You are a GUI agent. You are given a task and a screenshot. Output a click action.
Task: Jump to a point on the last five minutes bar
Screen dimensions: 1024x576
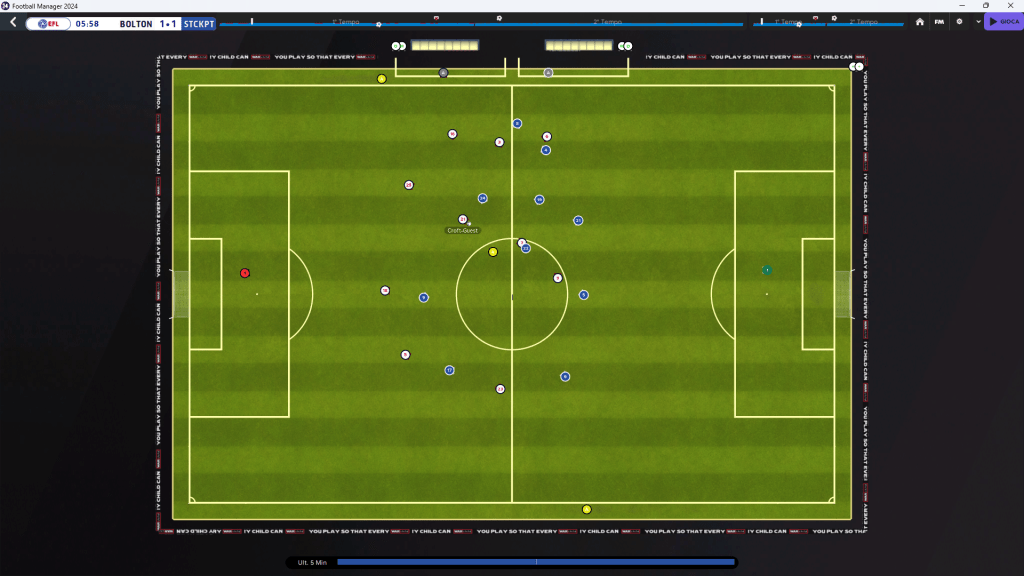pos(536,563)
